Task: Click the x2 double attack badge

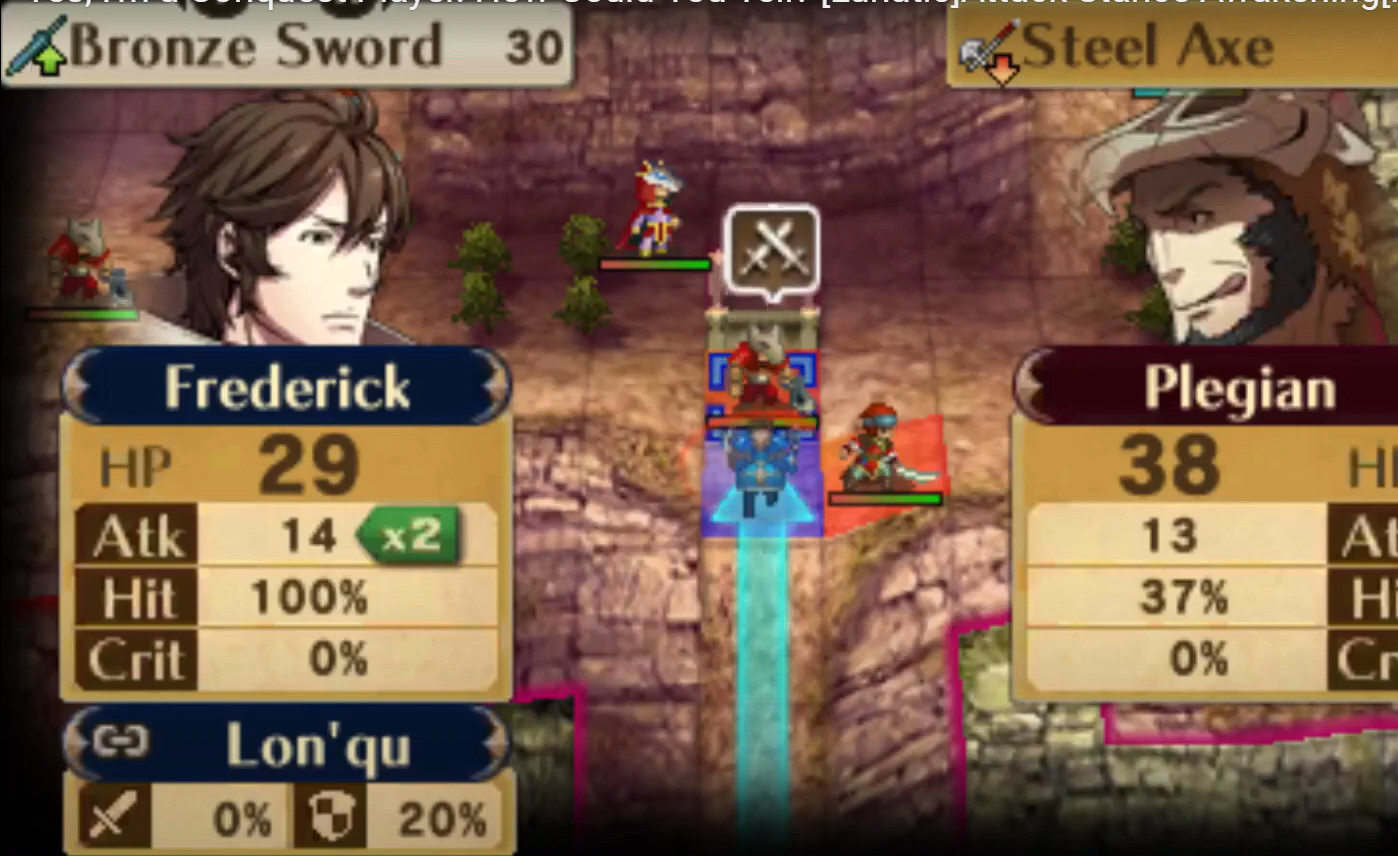Action: [x=411, y=535]
